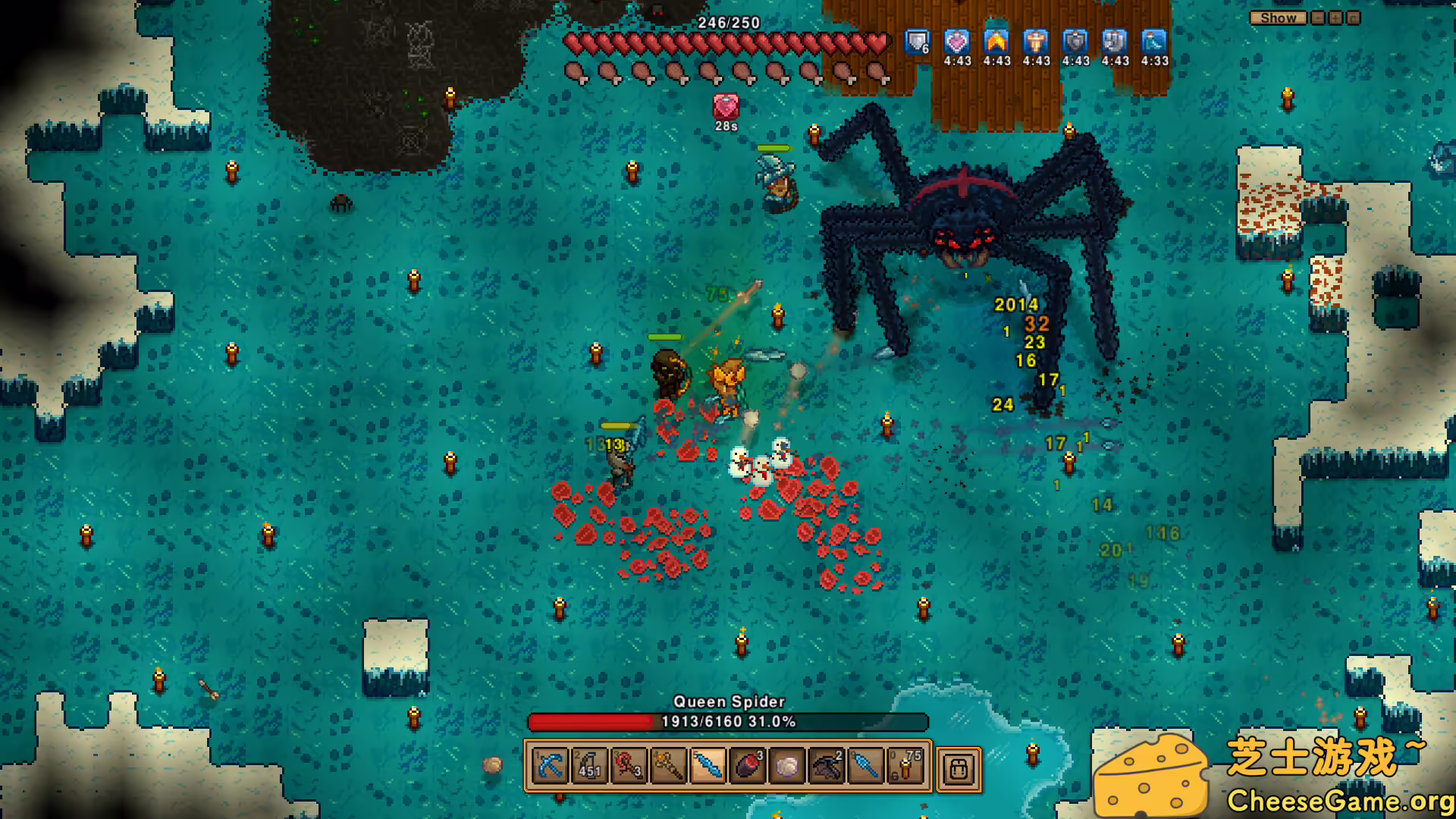Screen dimensions: 1456x819
Task: Zoom in the minimap with plus button
Action: [1335, 17]
